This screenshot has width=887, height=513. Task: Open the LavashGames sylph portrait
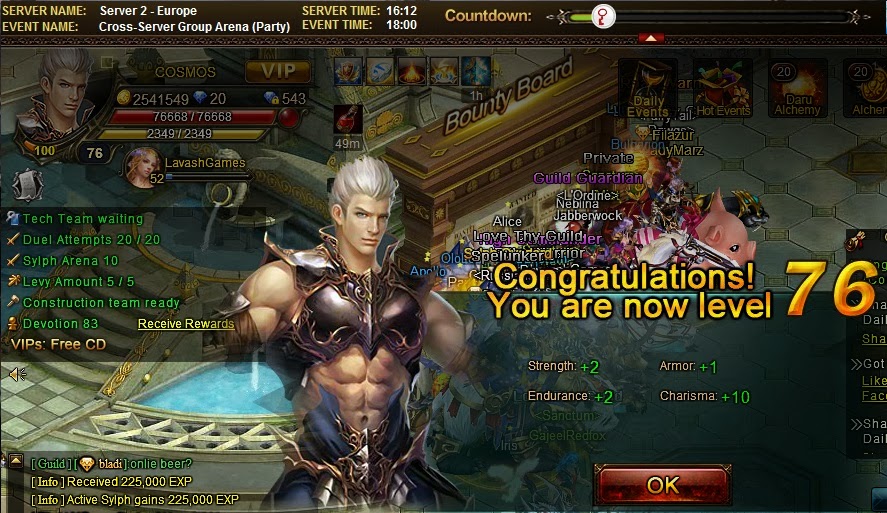[x=141, y=165]
